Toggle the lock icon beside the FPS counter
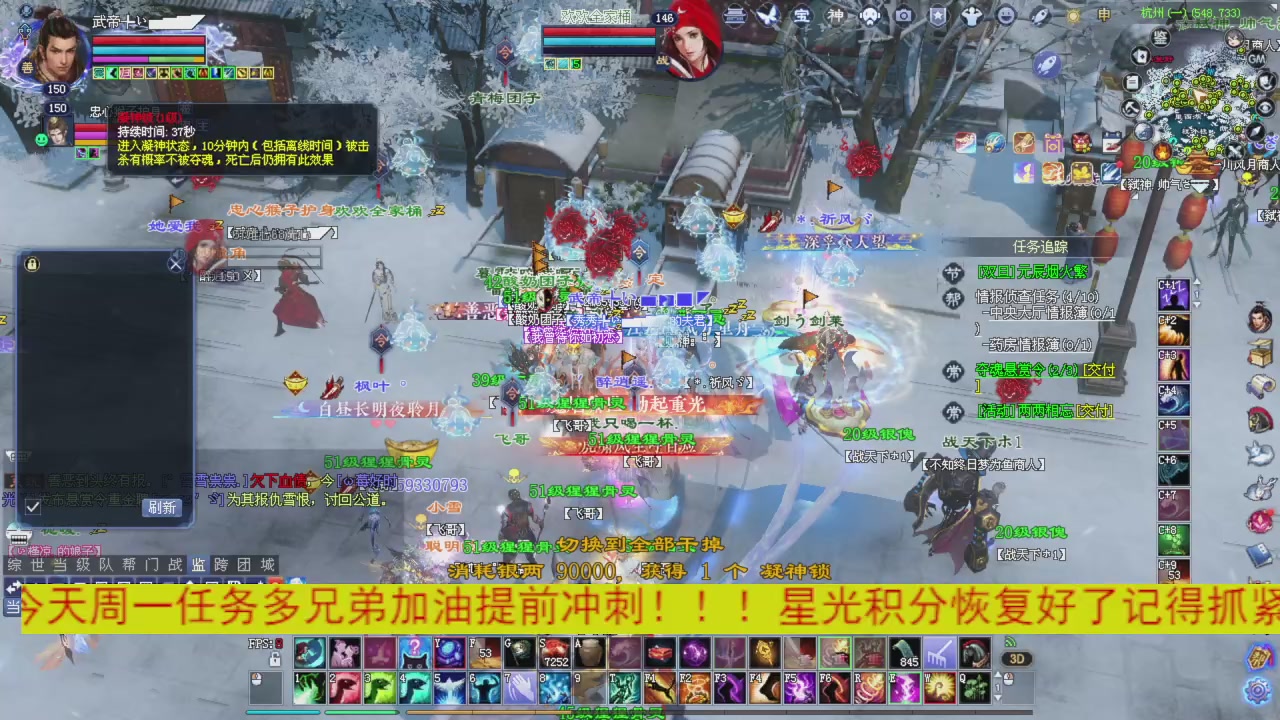Screen dimensions: 1280x720 click(275, 660)
